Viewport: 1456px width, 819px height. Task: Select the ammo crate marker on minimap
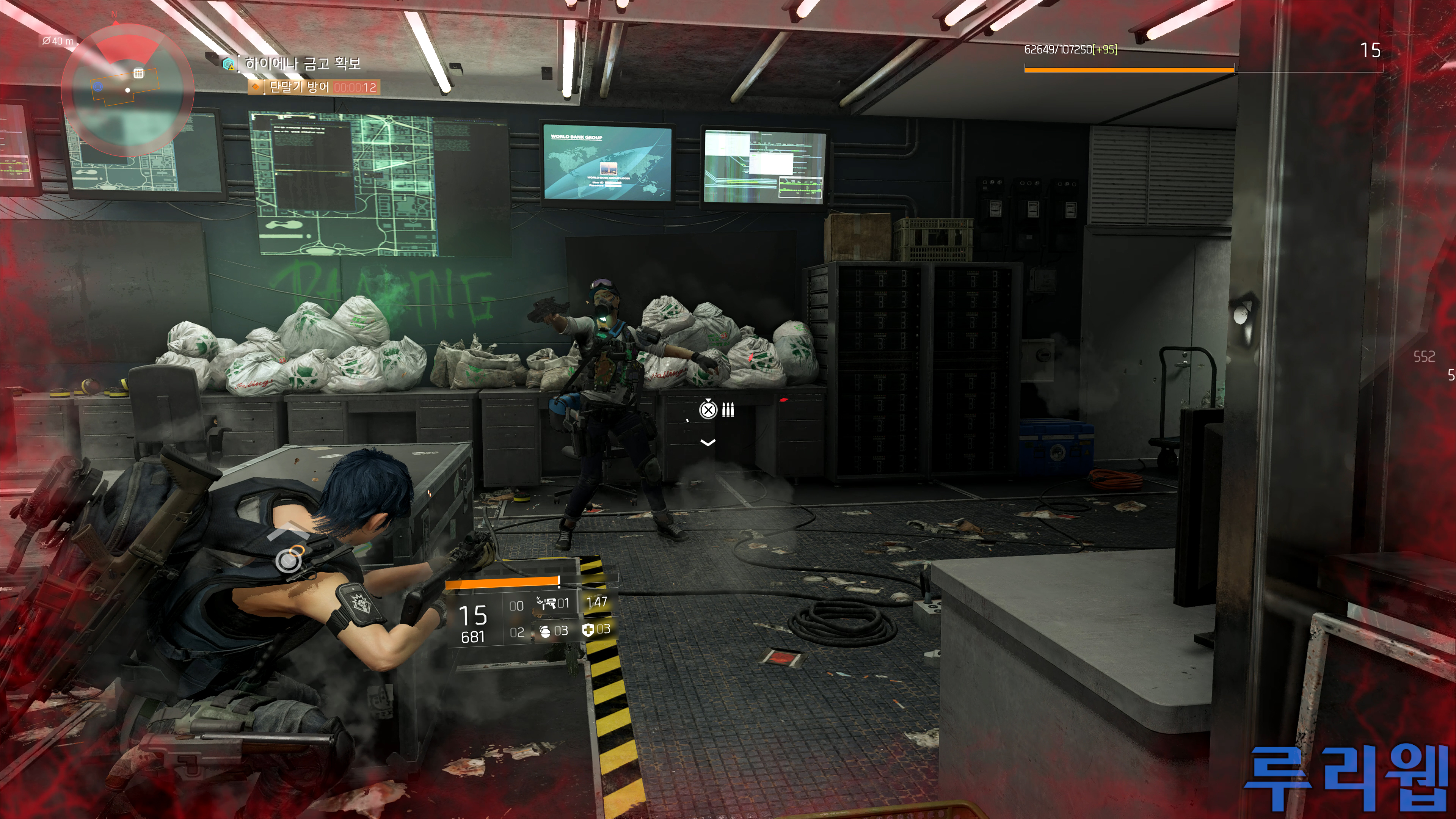click(x=138, y=74)
